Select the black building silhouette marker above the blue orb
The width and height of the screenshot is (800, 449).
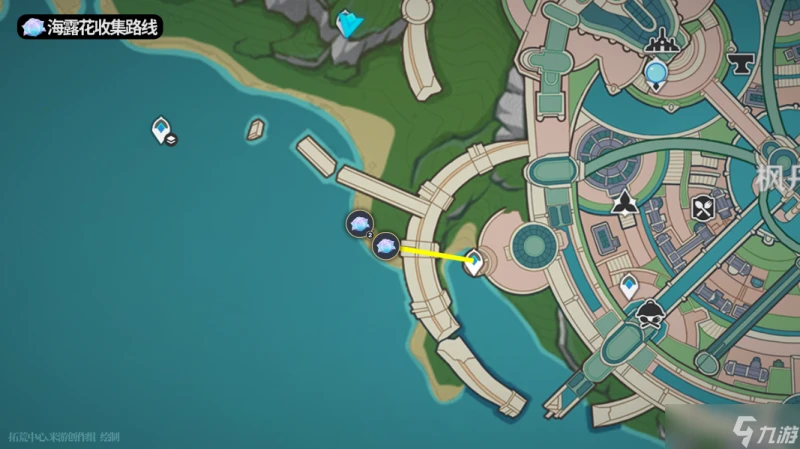661,42
